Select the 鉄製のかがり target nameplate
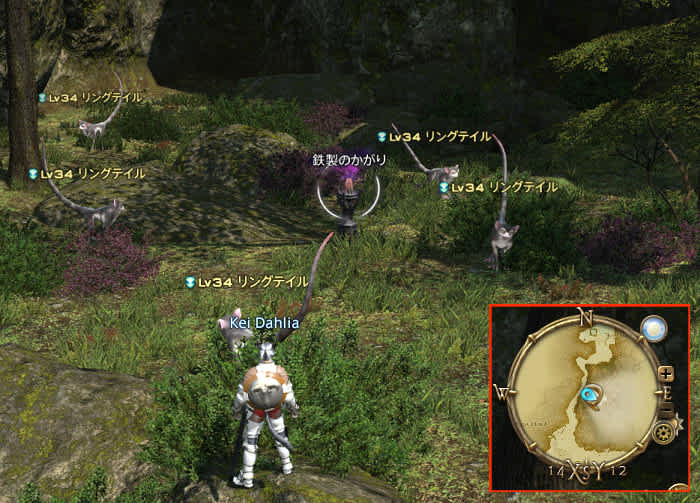This screenshot has height=503, width=700. (x=349, y=160)
